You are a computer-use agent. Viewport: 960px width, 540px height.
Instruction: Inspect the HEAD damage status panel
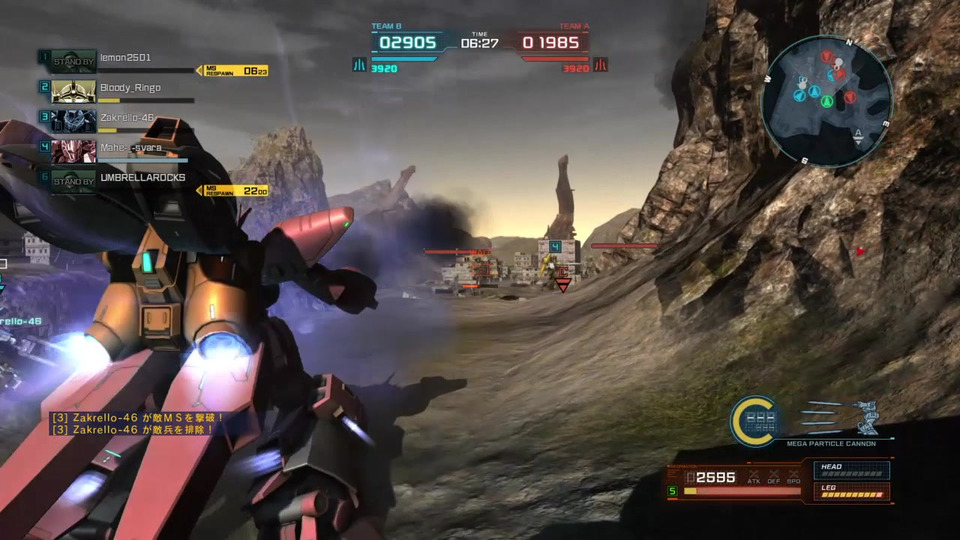tap(852, 471)
